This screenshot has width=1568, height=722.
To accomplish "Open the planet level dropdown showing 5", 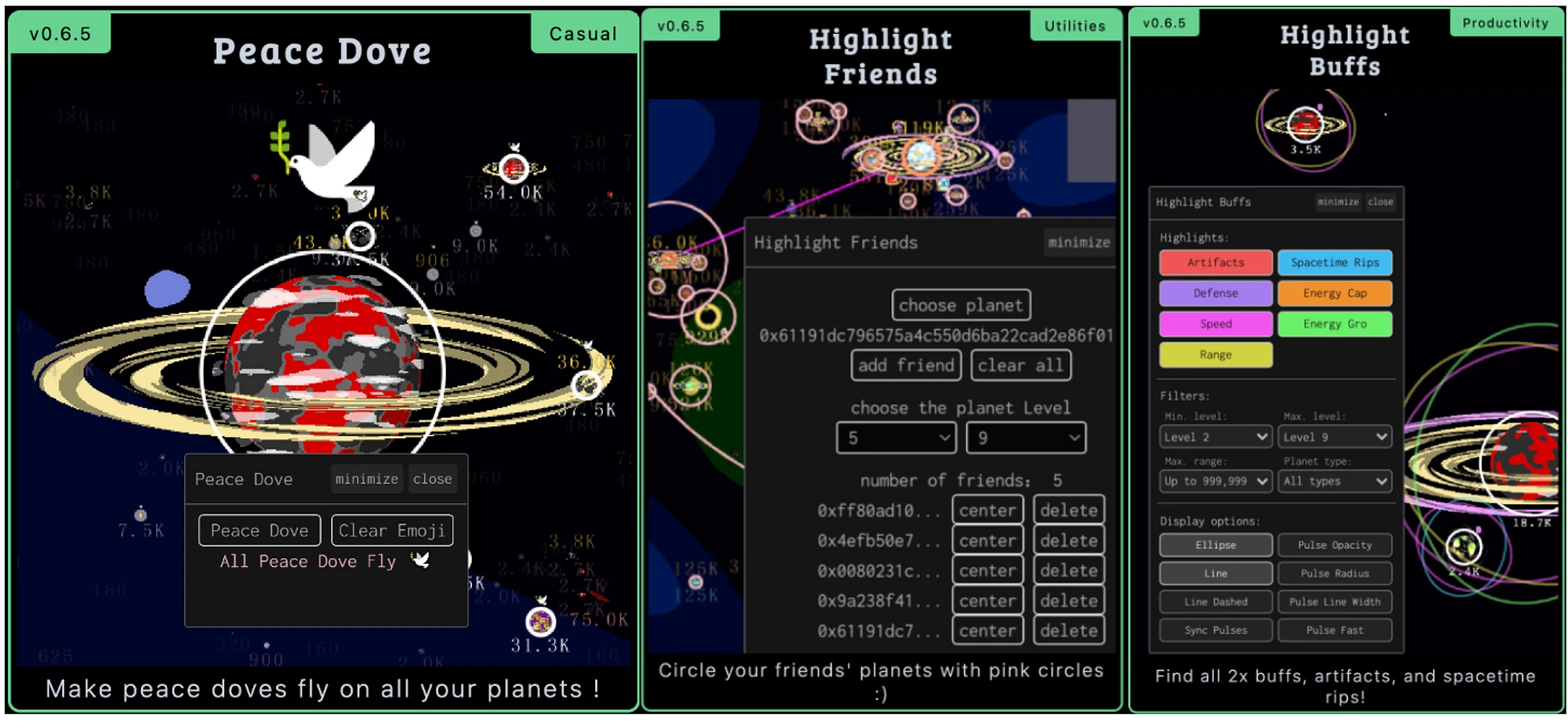I will click(x=896, y=437).
